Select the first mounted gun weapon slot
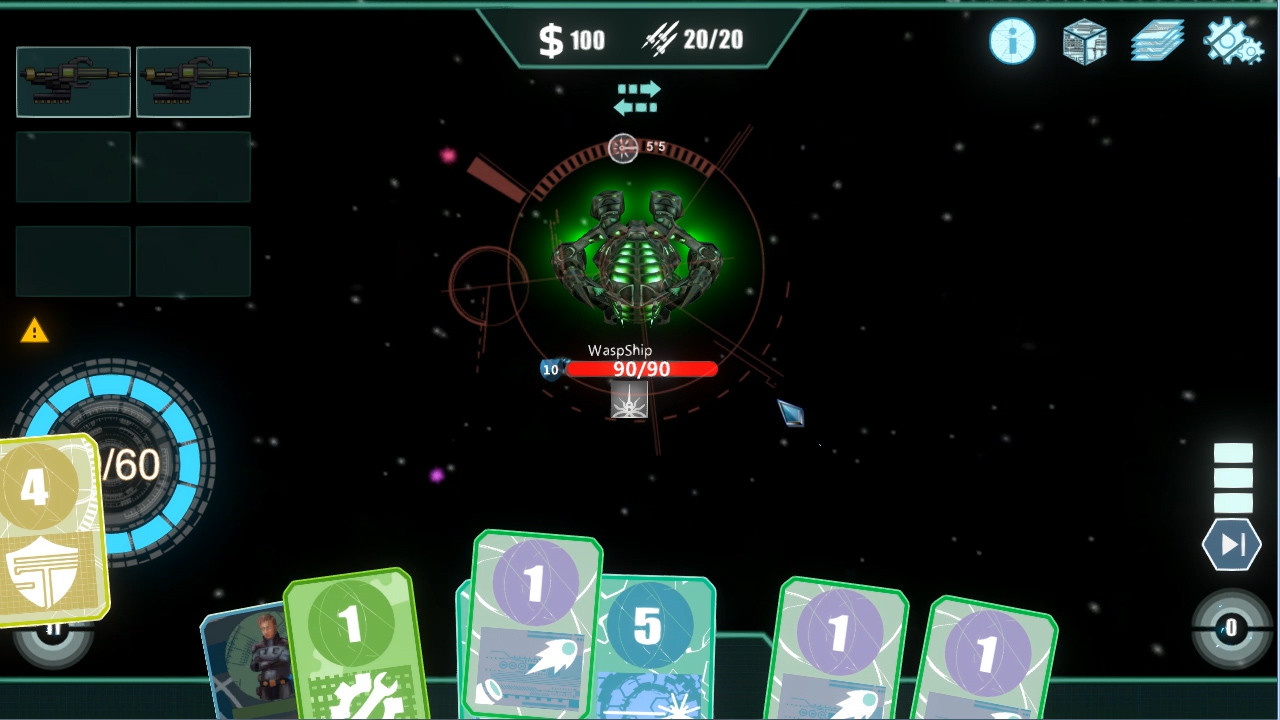Viewport: 1280px width, 720px height. pyautogui.click(x=72, y=82)
